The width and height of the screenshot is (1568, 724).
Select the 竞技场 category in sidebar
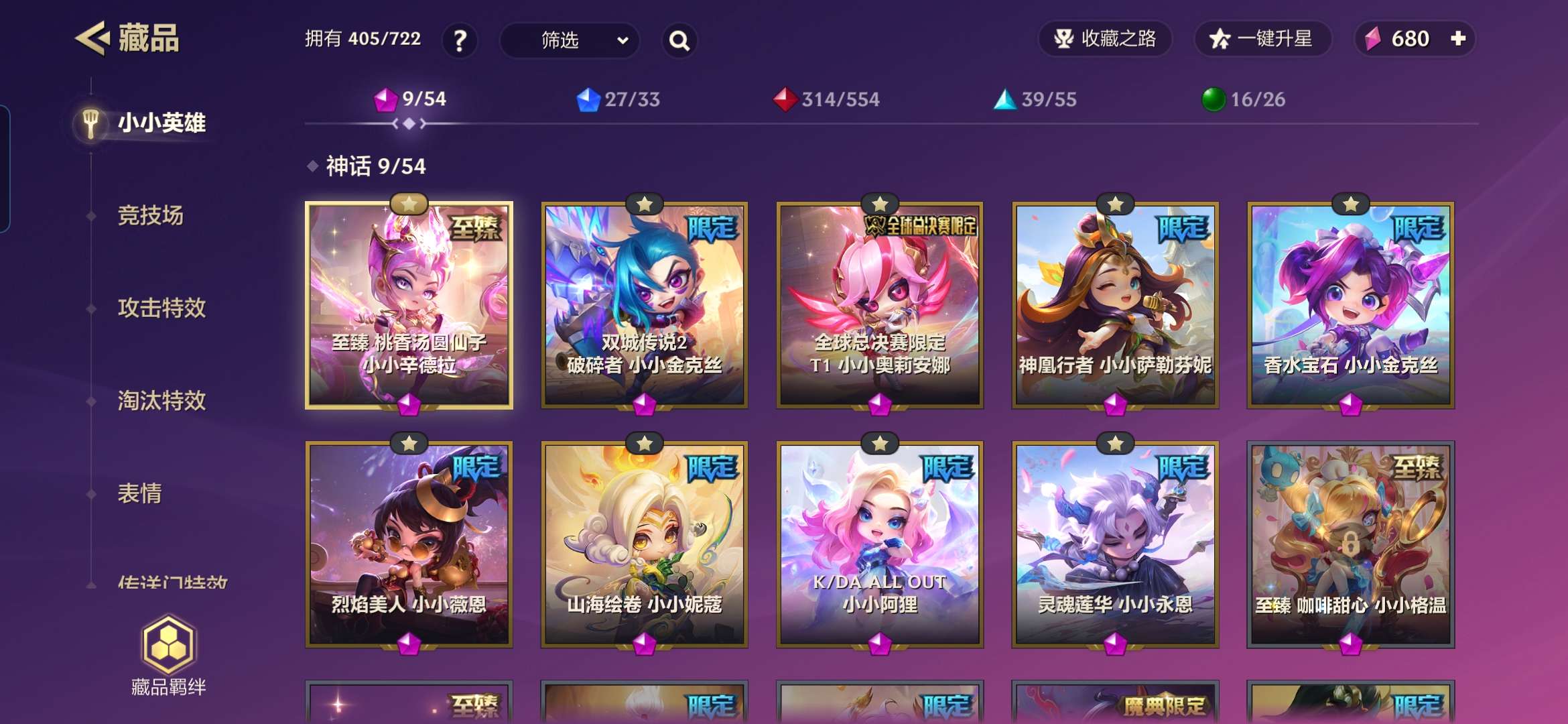pyautogui.click(x=150, y=215)
